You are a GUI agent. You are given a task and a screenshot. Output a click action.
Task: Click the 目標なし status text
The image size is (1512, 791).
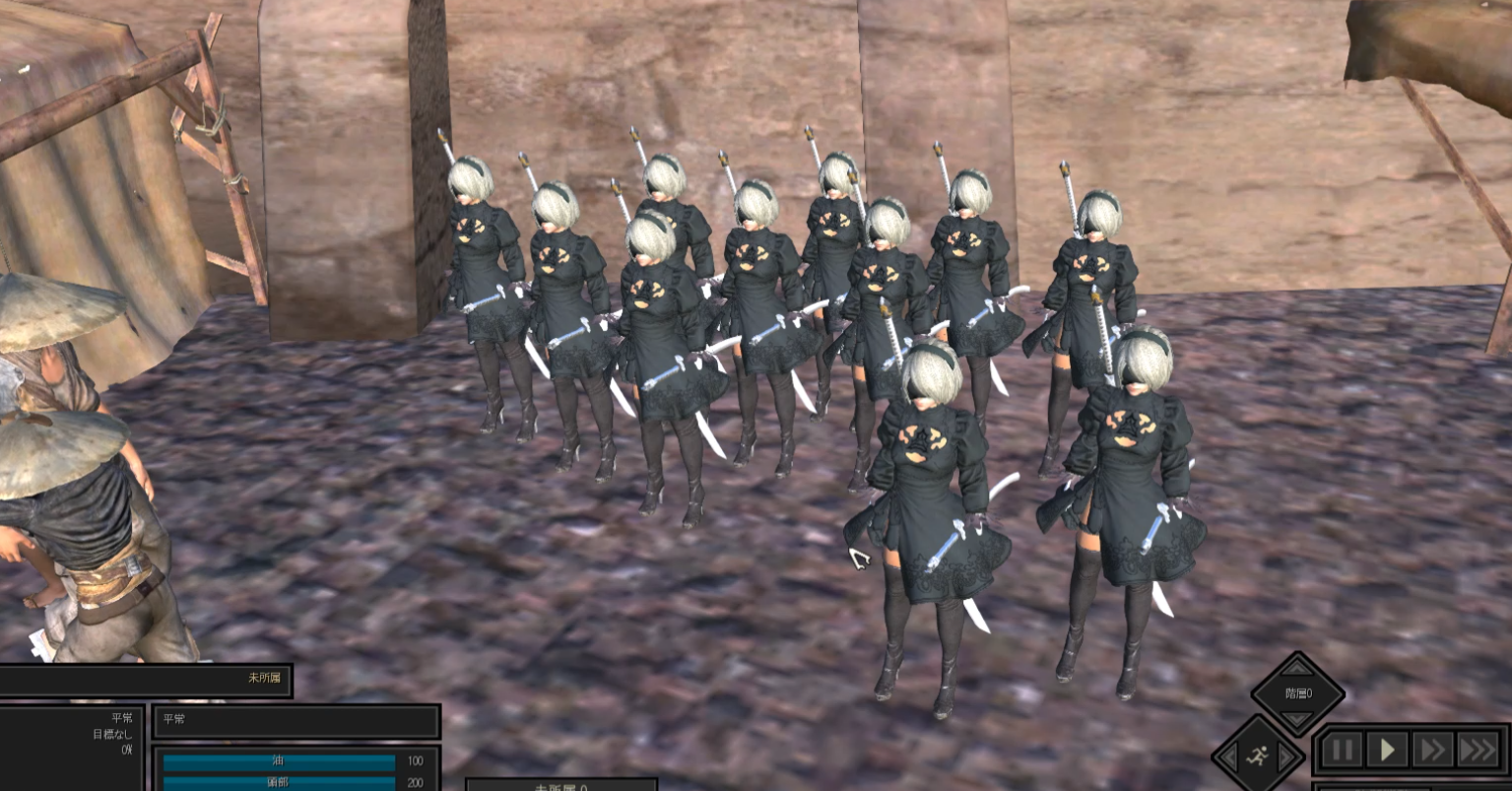(112, 734)
